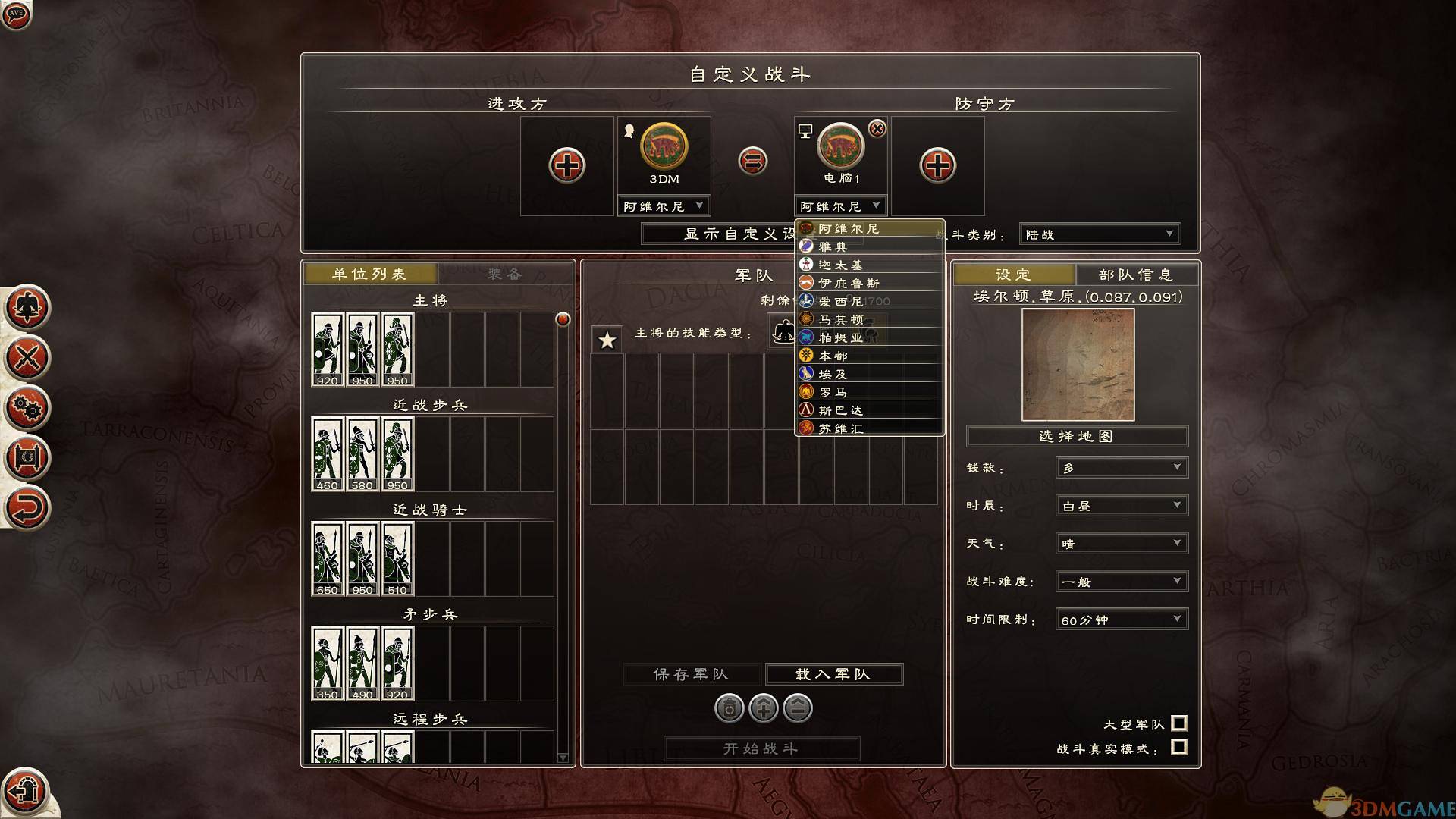Enable the 战斗真实模式 checkbox
This screenshot has width=1456, height=819.
pyautogui.click(x=1179, y=749)
